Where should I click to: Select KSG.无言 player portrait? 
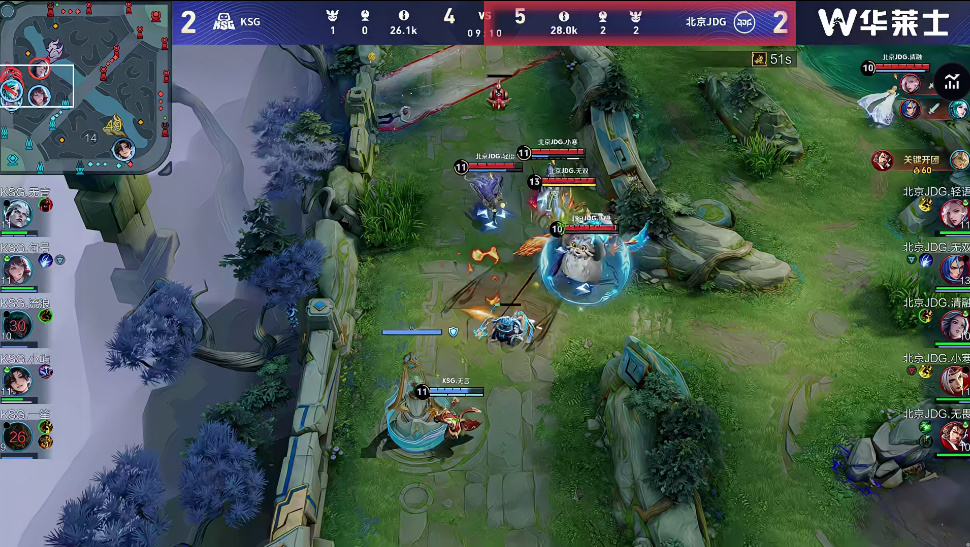(x=17, y=213)
